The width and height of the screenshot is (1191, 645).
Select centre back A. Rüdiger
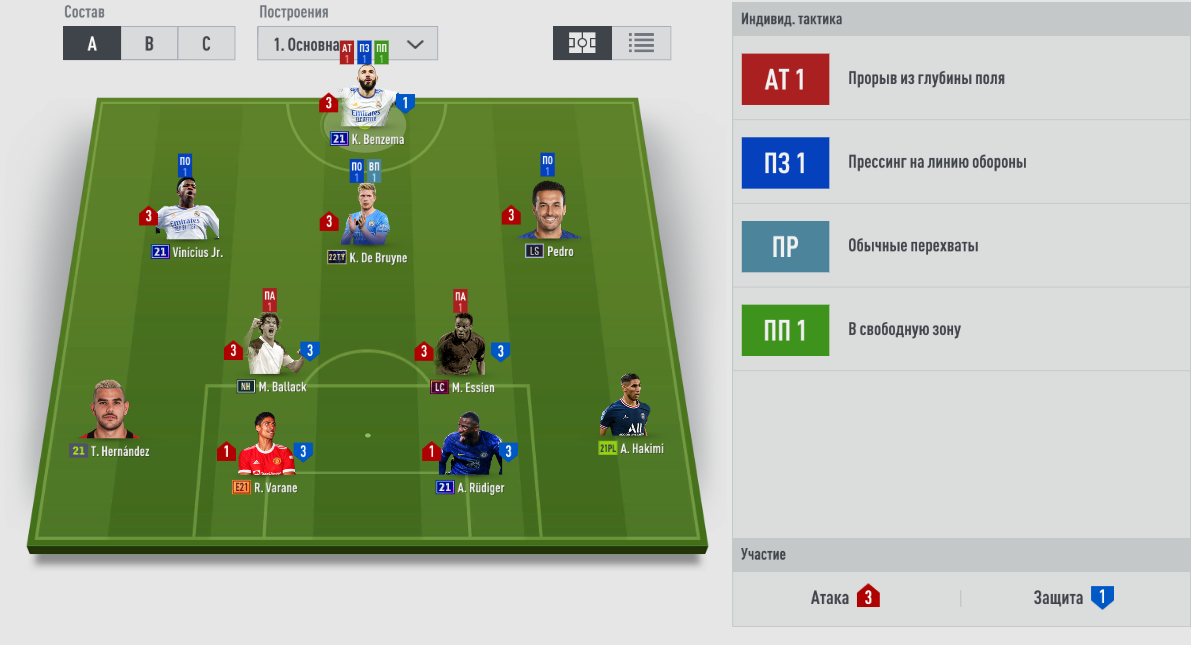[470, 447]
